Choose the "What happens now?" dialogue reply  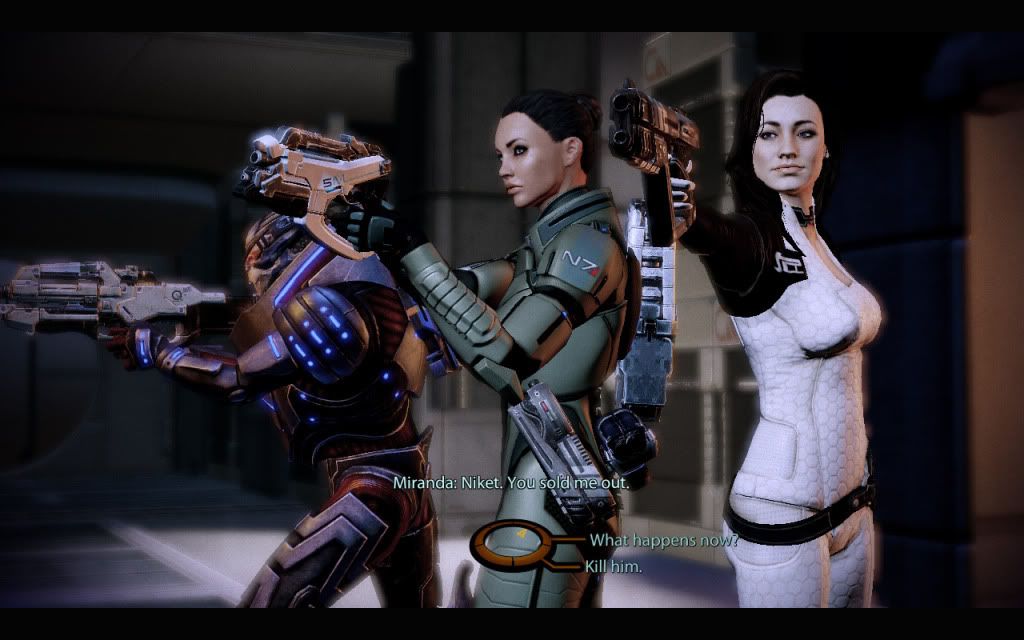point(663,541)
